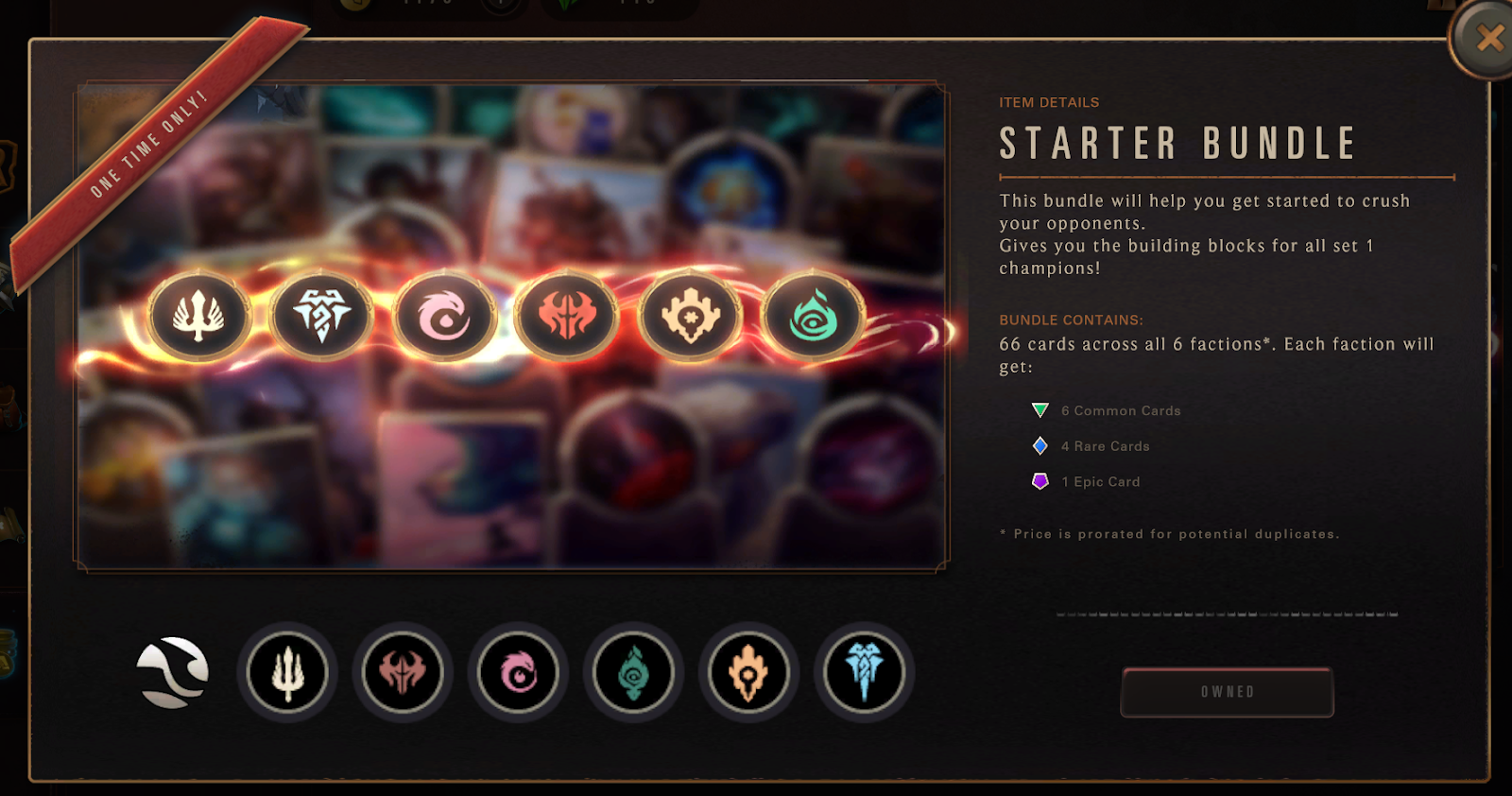Open the orange Piltover & Zaun icon
1512x796 pixels.
coord(748,672)
